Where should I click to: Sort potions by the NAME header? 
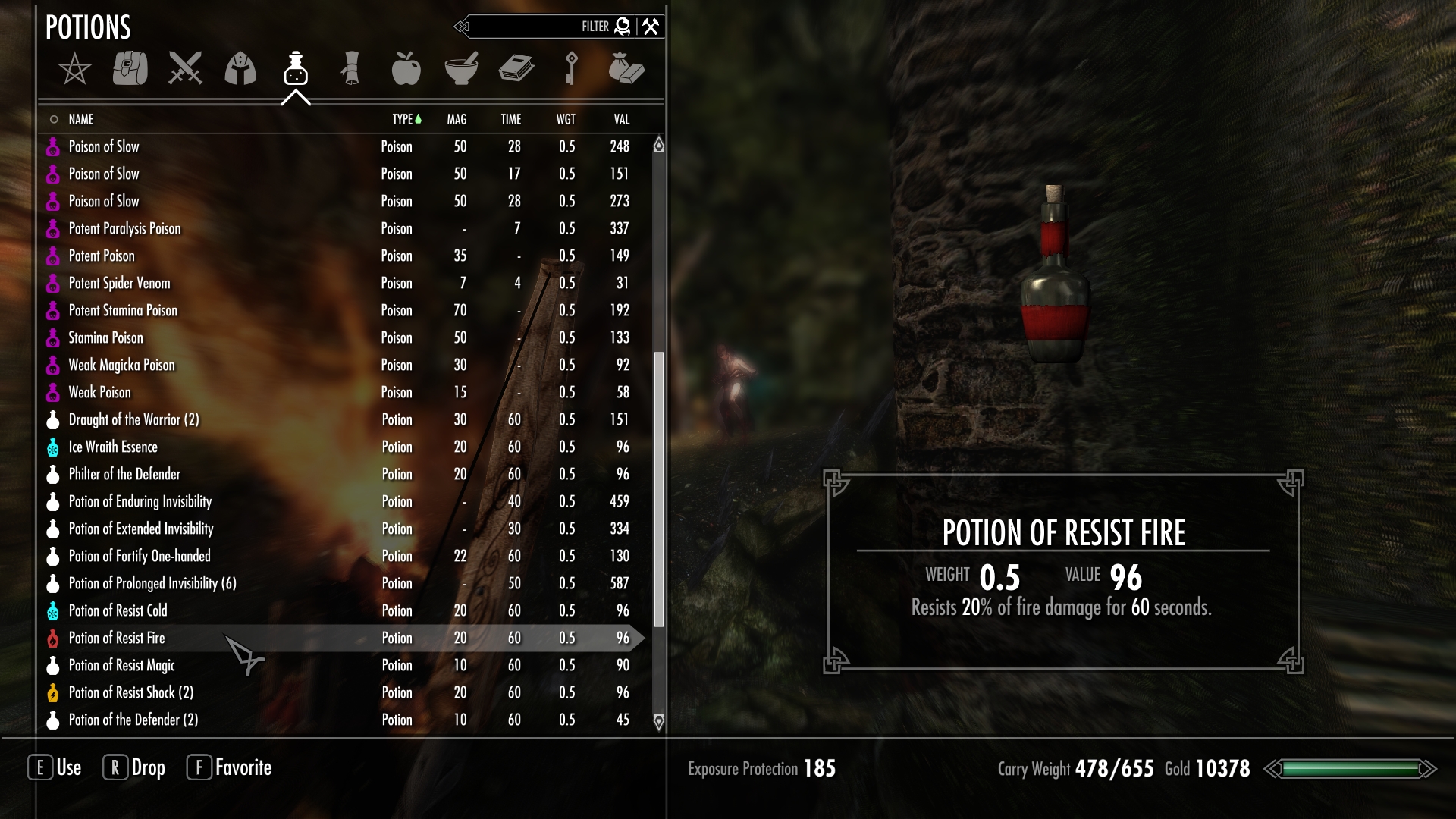tap(81, 119)
